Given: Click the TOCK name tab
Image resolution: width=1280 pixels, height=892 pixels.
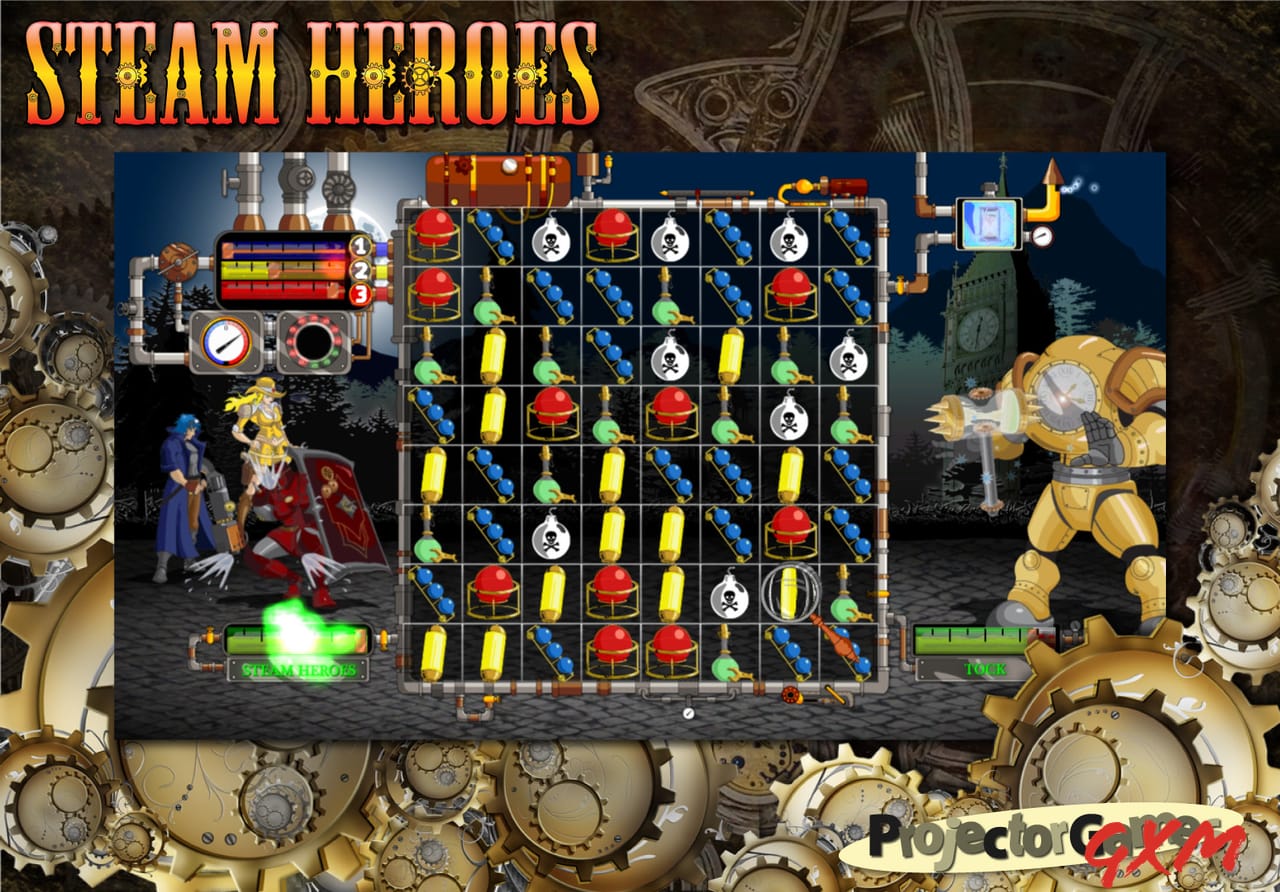Looking at the screenshot, I should tap(983, 670).
